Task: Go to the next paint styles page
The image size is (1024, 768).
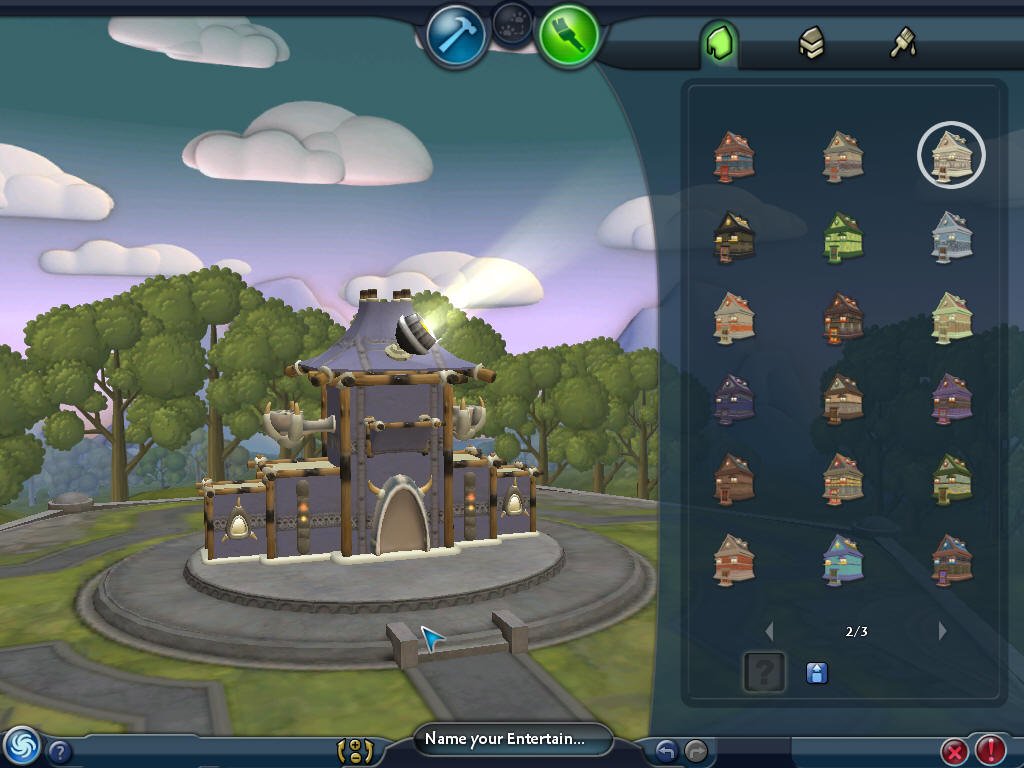Action: coord(942,631)
